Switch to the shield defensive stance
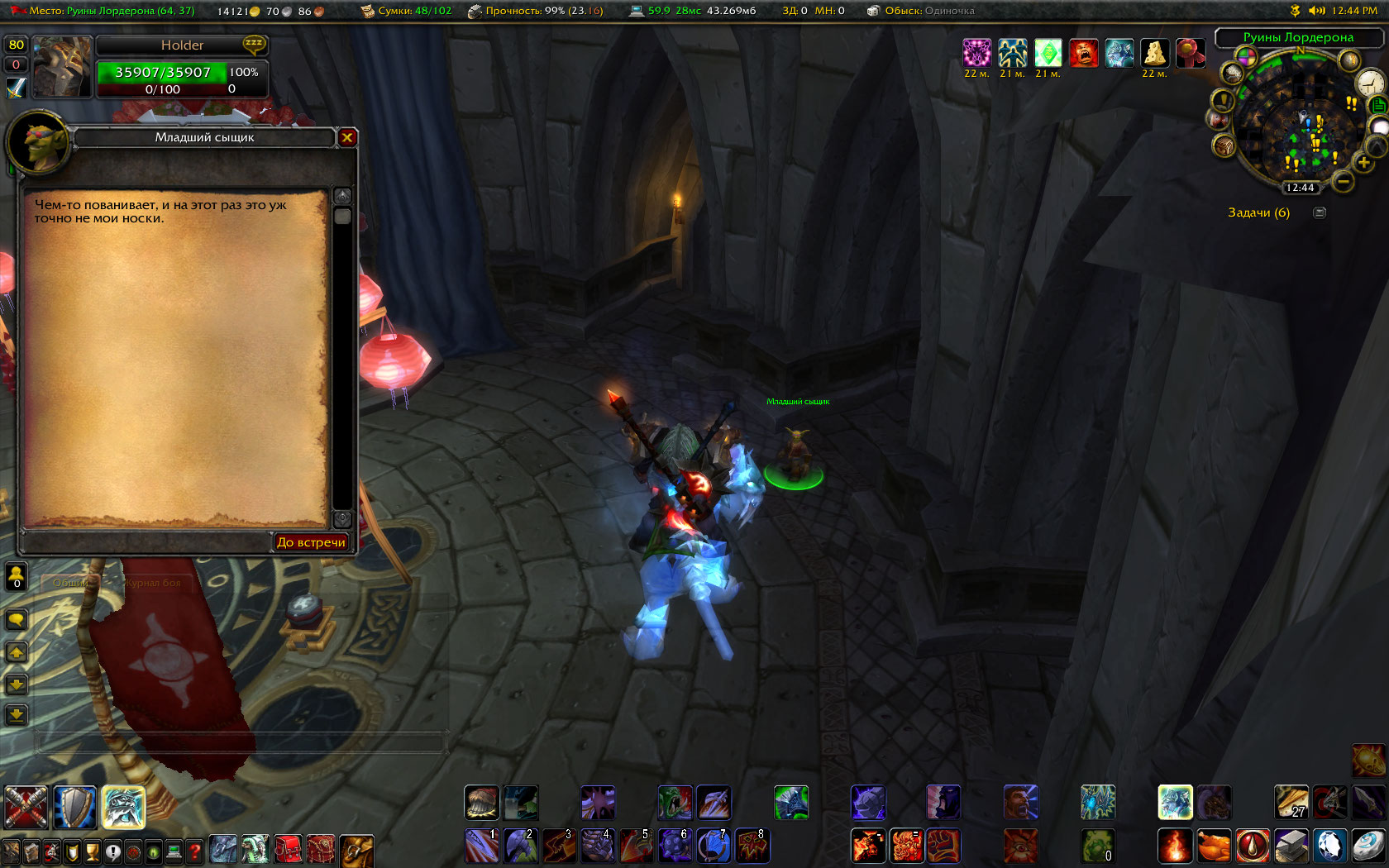This screenshot has width=1389, height=868. coord(74,807)
